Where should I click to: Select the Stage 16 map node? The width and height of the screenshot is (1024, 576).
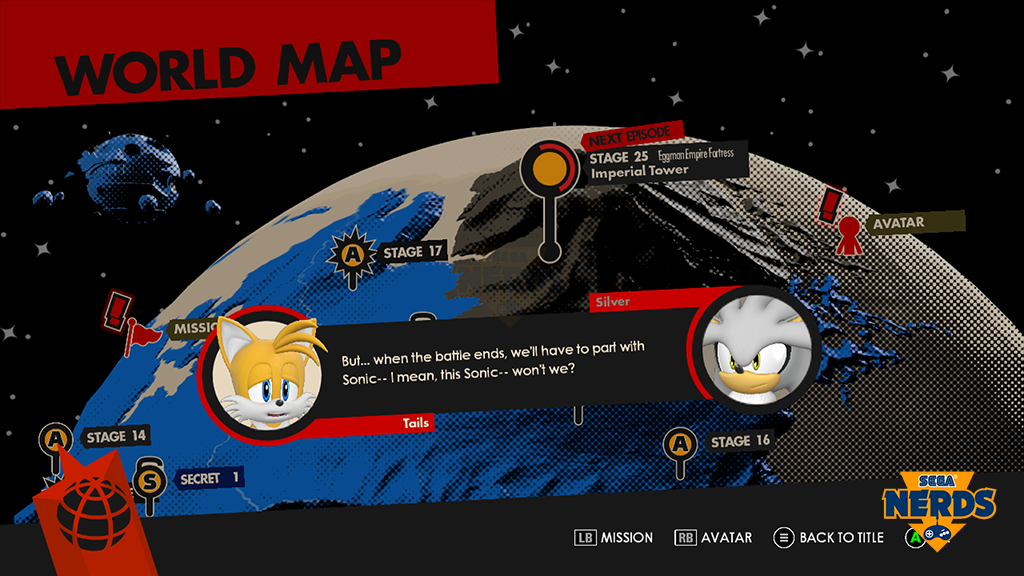680,443
